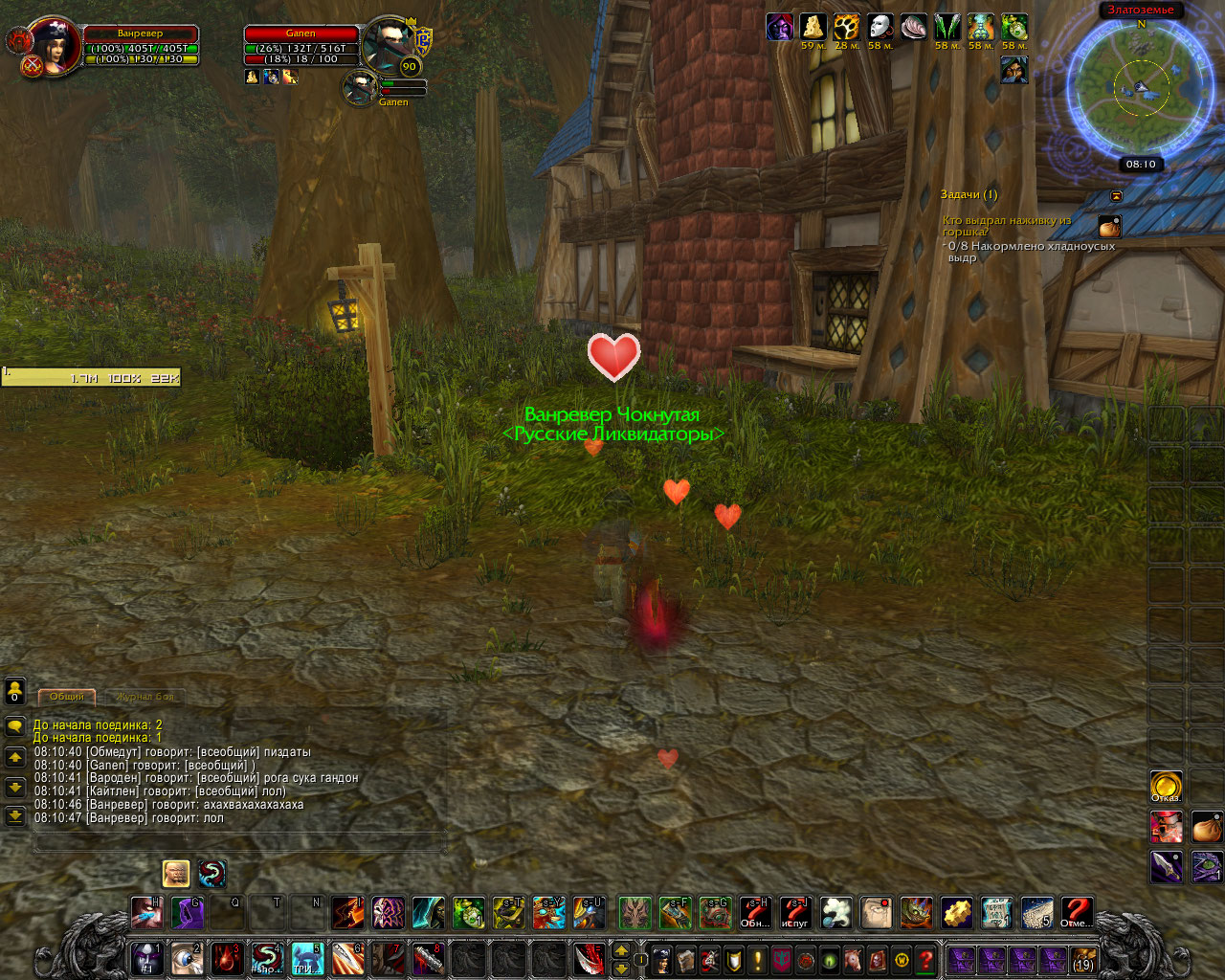
Task: Collapse the Задачи quest tracker
Action: (1116, 195)
